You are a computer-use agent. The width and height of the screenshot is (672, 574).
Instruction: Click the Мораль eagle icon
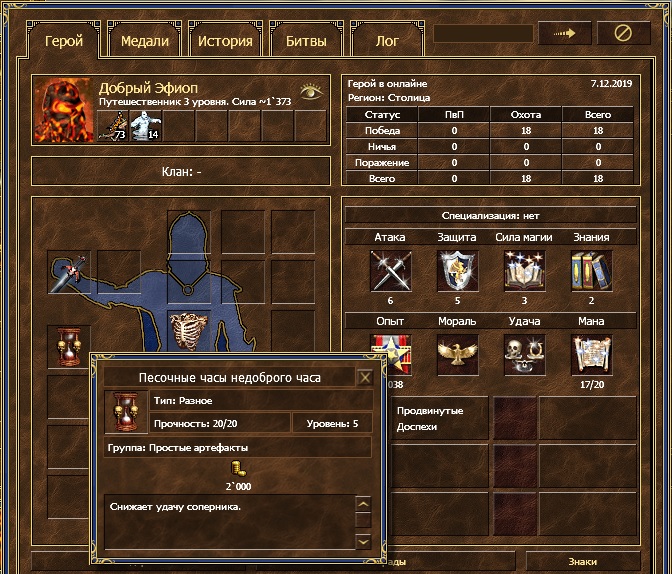[457, 353]
